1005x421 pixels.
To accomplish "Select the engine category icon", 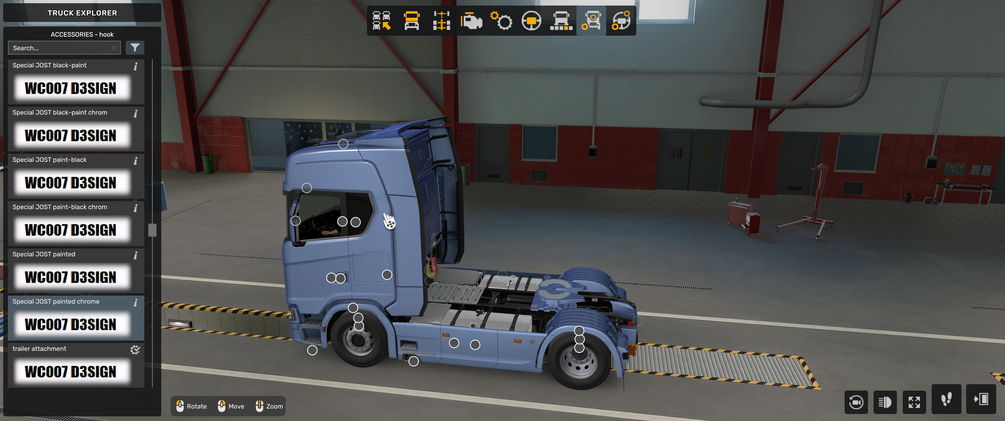I will tap(472, 21).
